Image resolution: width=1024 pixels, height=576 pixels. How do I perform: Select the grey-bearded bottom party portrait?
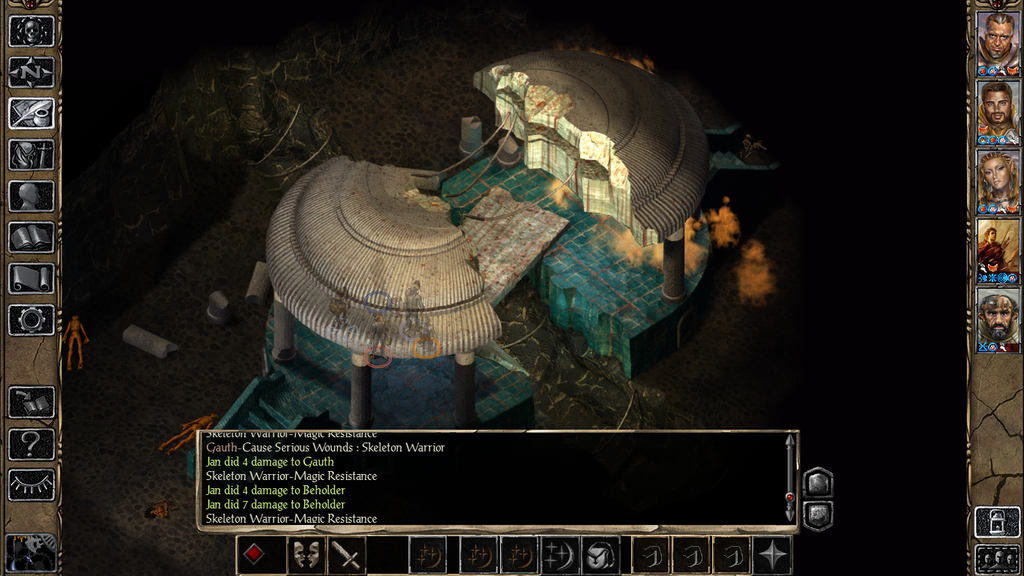click(997, 317)
